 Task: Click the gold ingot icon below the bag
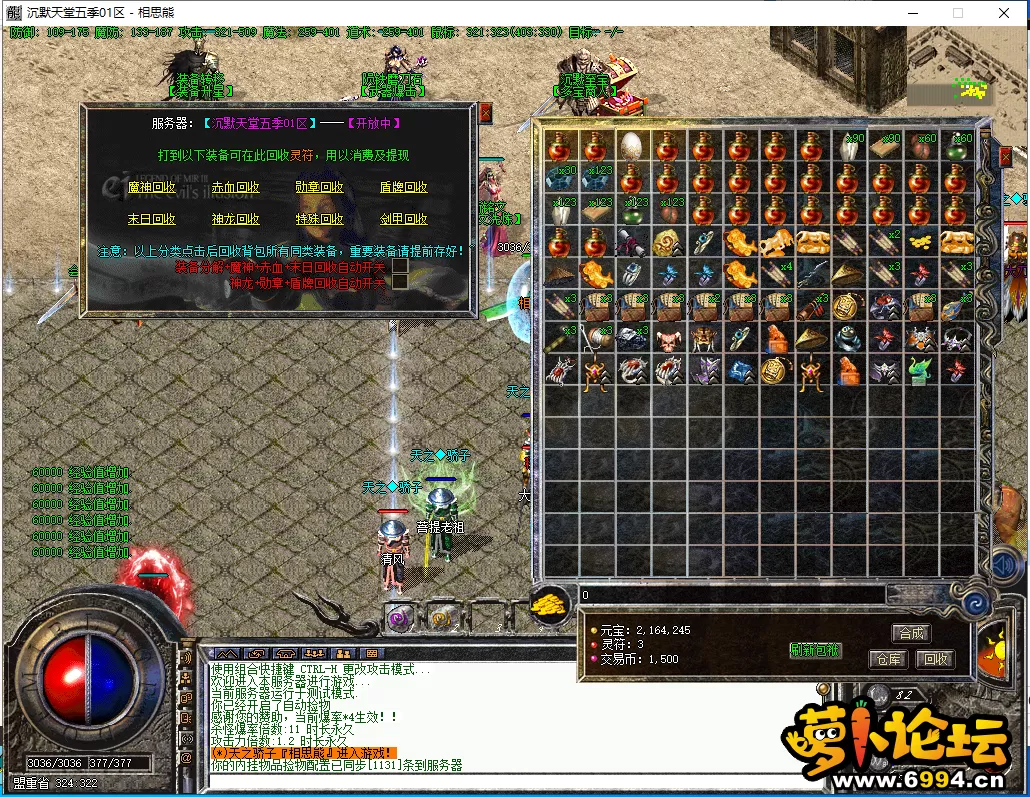click(x=548, y=605)
